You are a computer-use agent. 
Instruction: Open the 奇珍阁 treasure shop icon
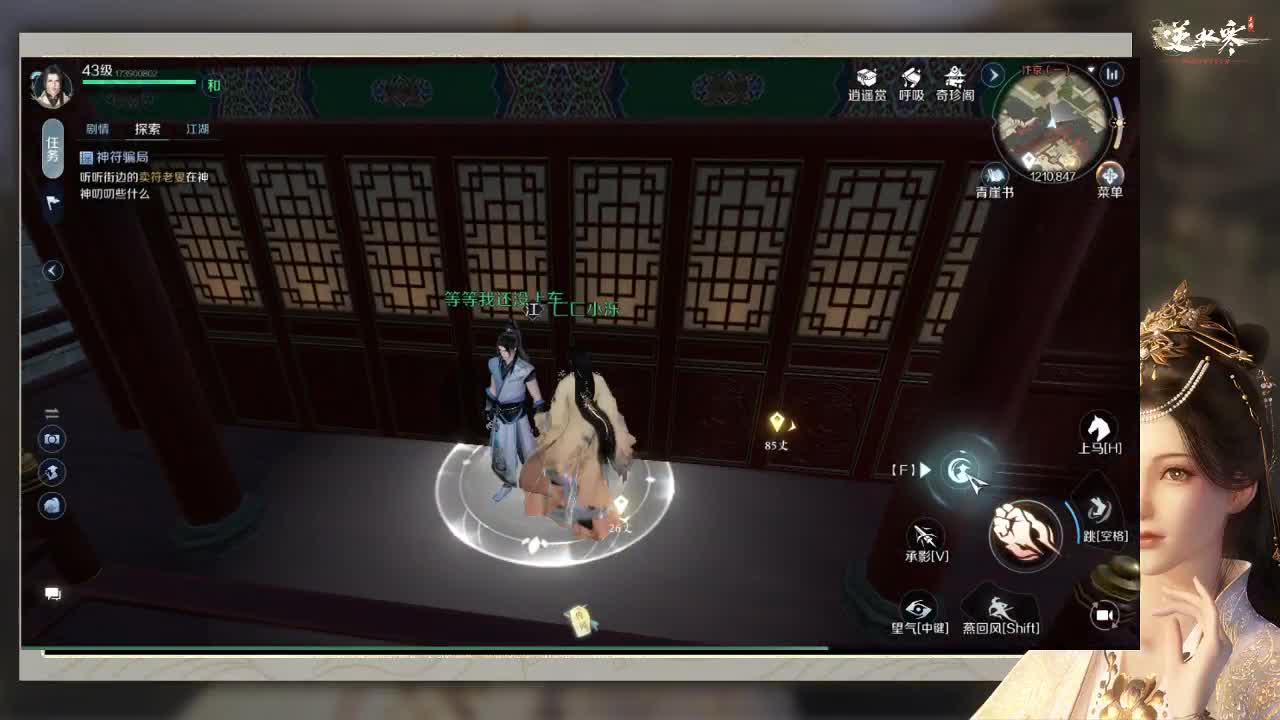coord(956,76)
